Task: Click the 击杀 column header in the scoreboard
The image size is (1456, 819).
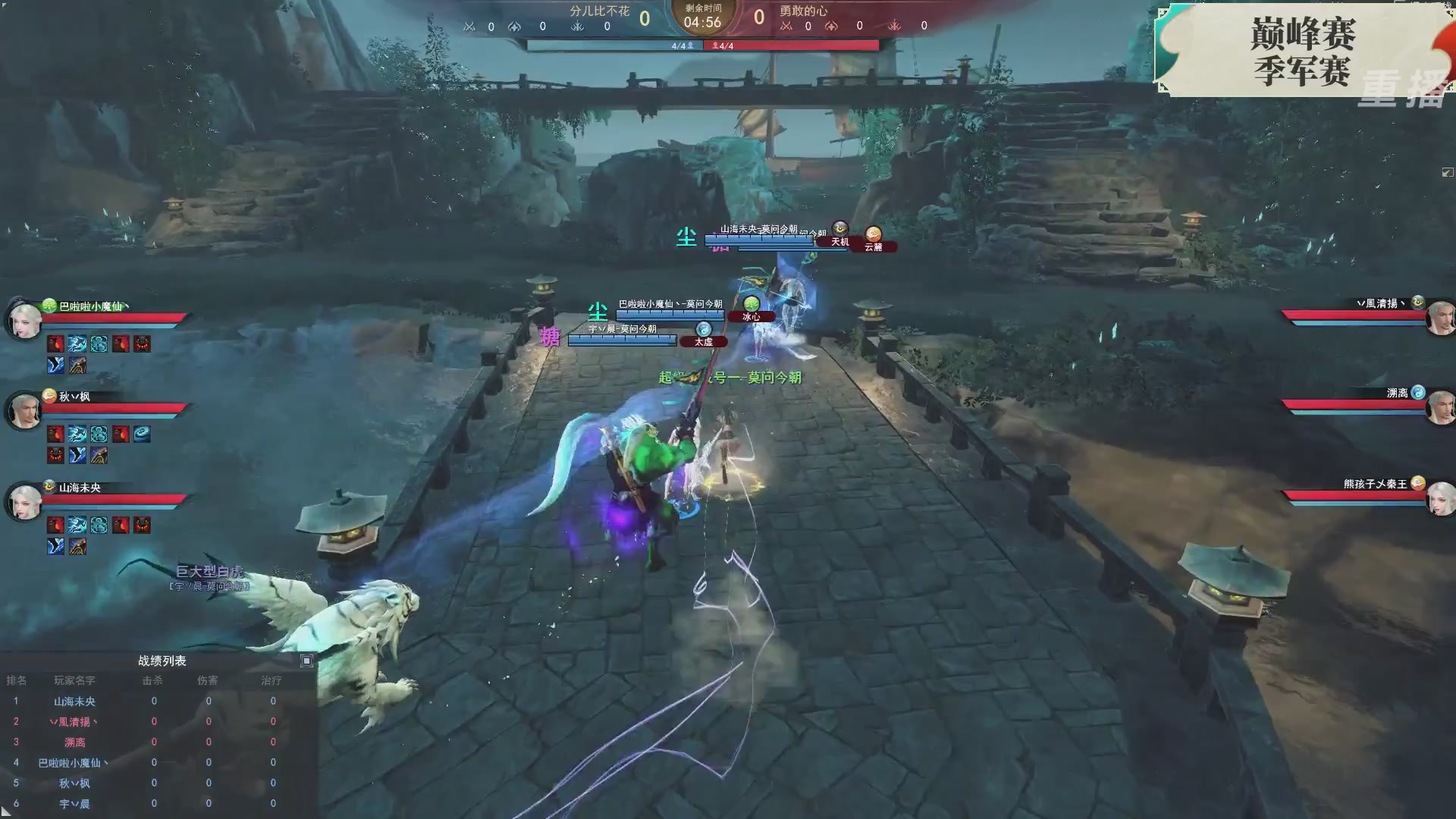Action: [x=153, y=680]
